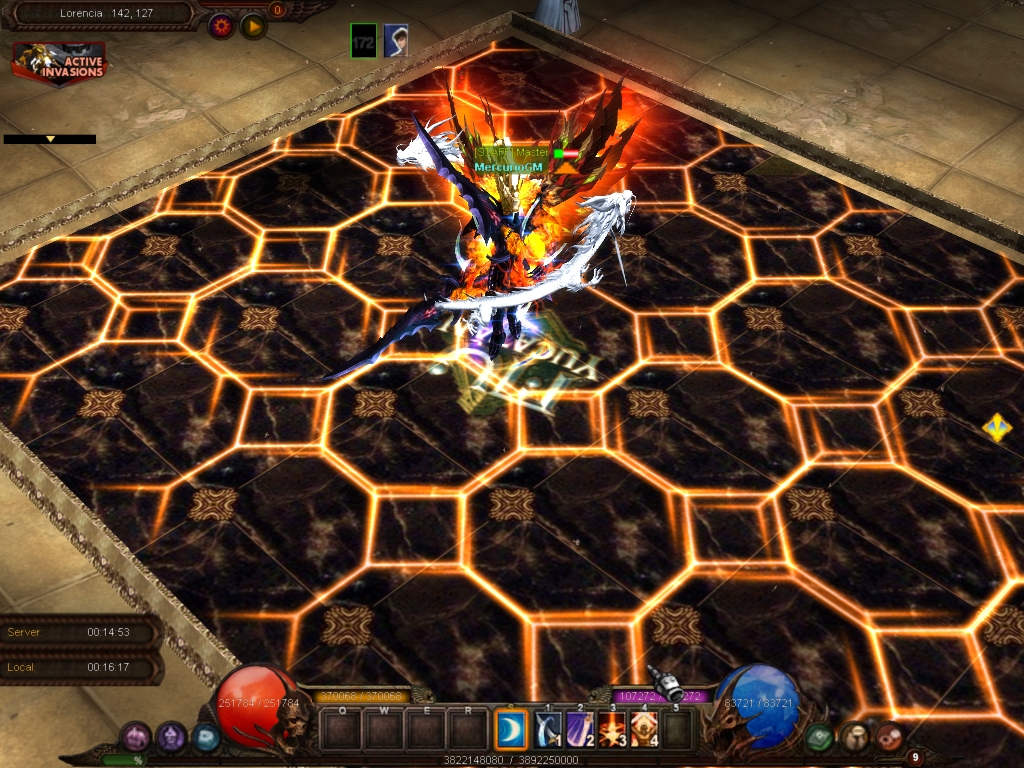Trigger the orange skill in slot 4
Image resolution: width=1024 pixels, height=768 pixels.
(644, 730)
